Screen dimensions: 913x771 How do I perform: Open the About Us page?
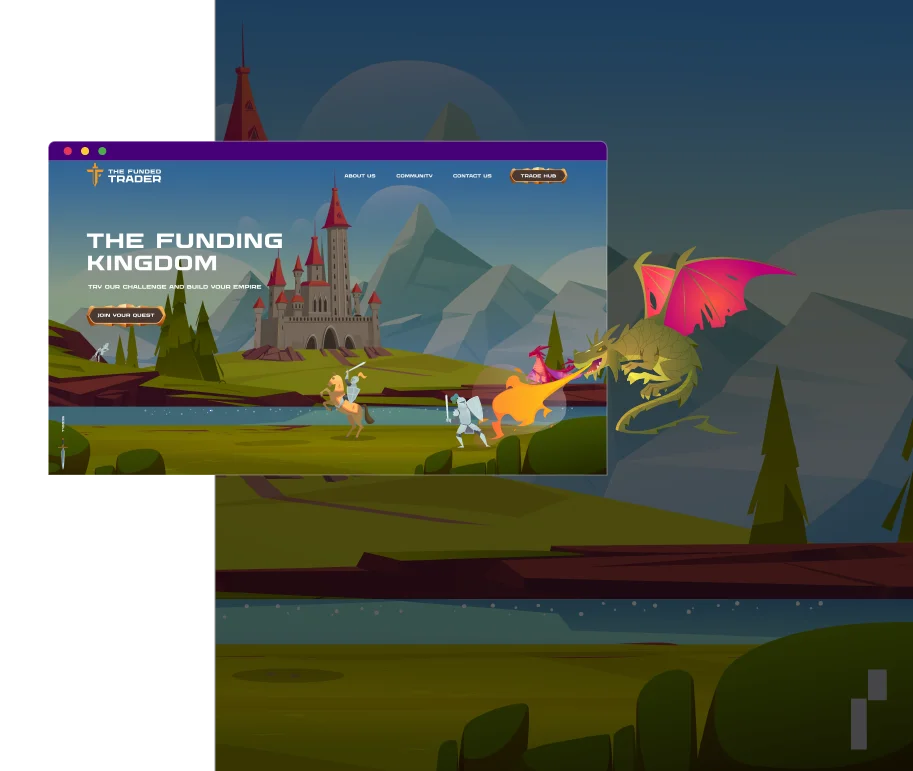point(360,176)
